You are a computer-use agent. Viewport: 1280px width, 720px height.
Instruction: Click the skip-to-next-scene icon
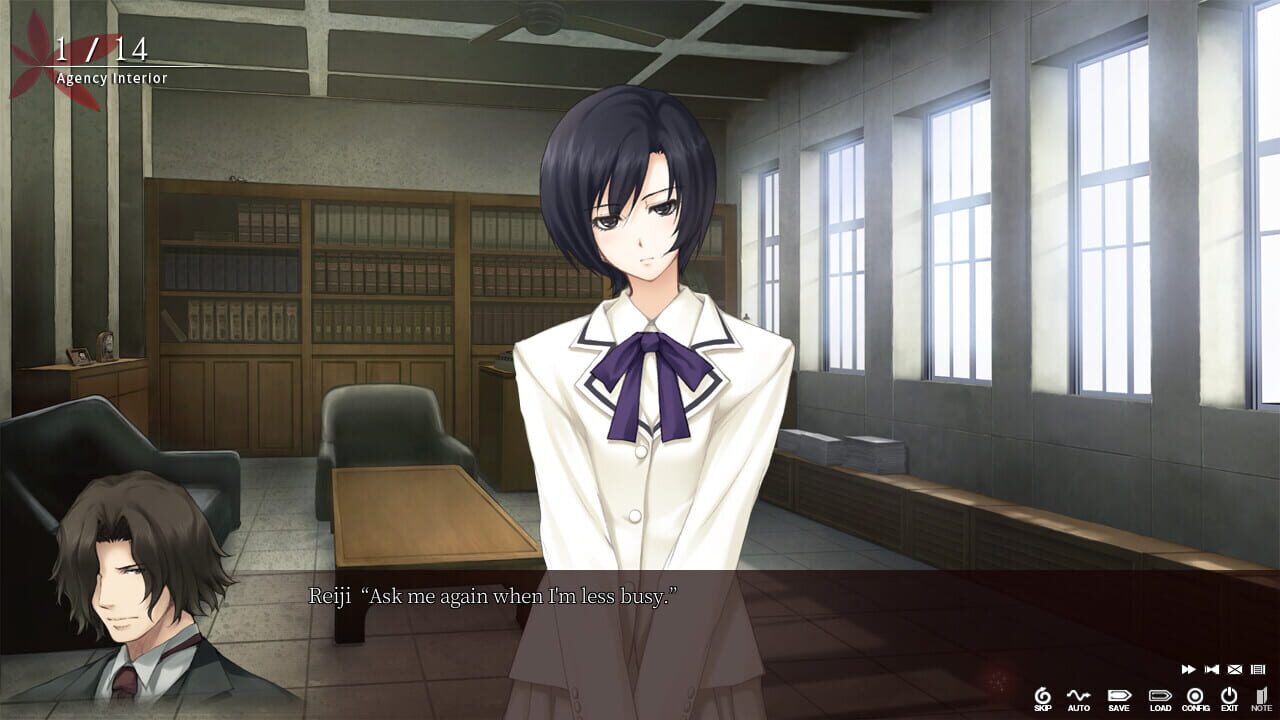1211,669
